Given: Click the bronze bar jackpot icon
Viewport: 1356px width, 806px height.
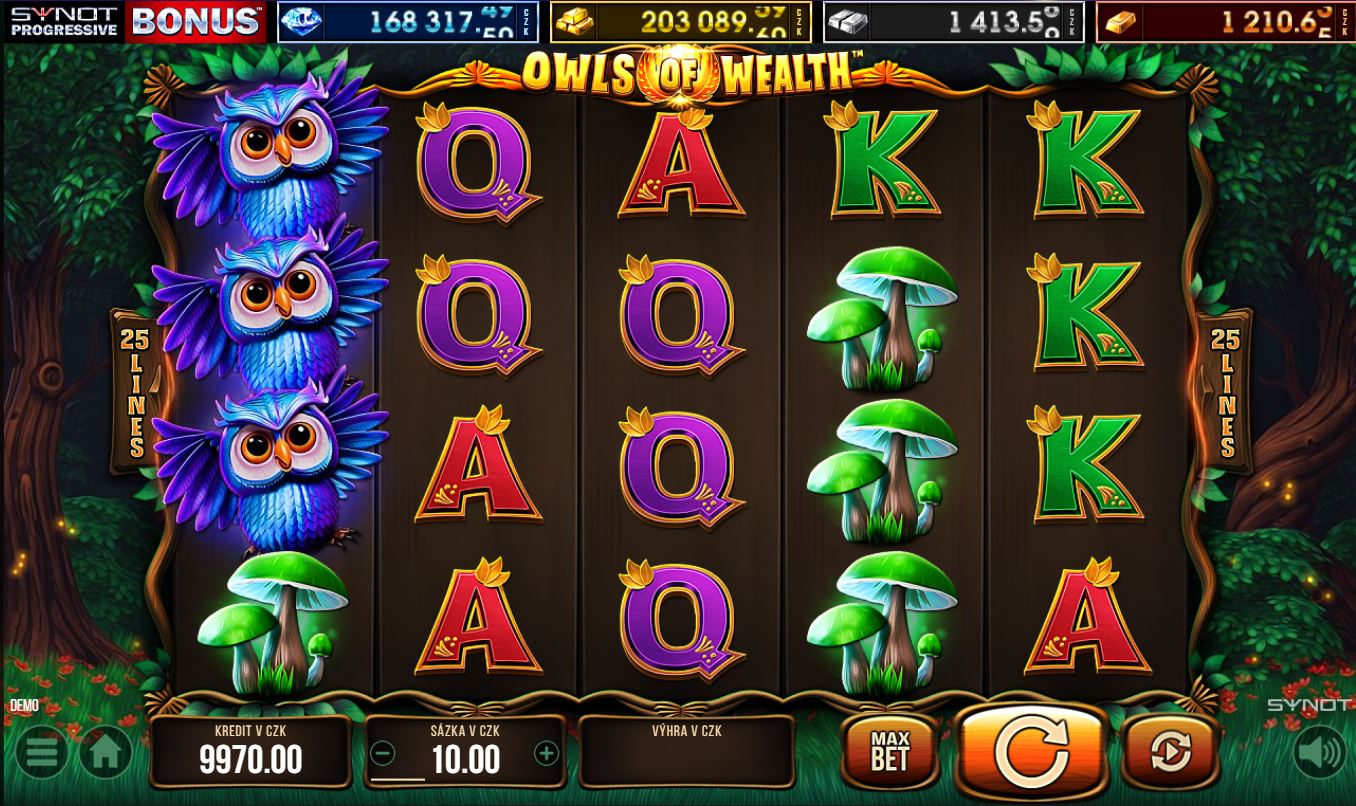Looking at the screenshot, I should tap(1123, 21).
